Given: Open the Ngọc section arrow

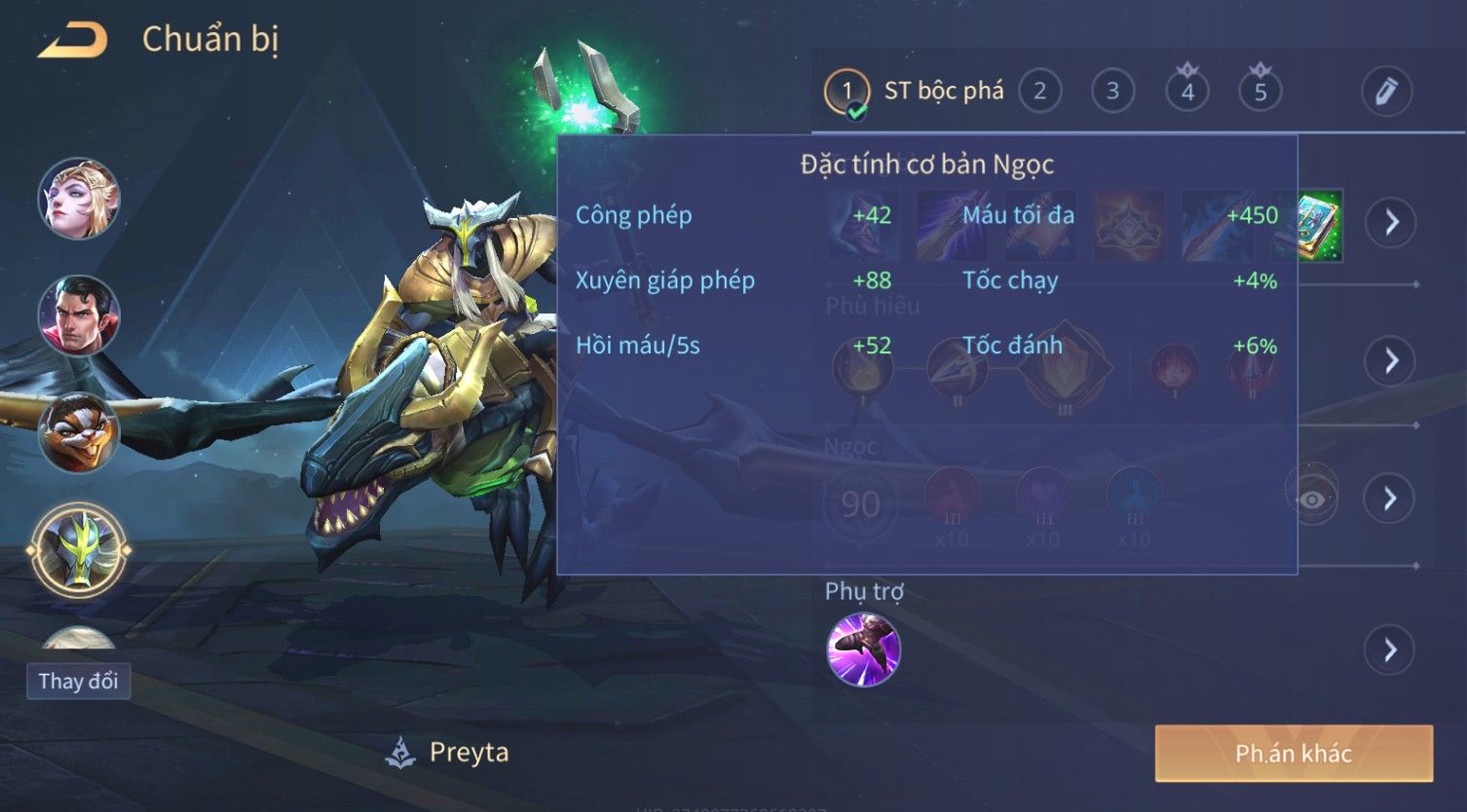Looking at the screenshot, I should [1391, 498].
